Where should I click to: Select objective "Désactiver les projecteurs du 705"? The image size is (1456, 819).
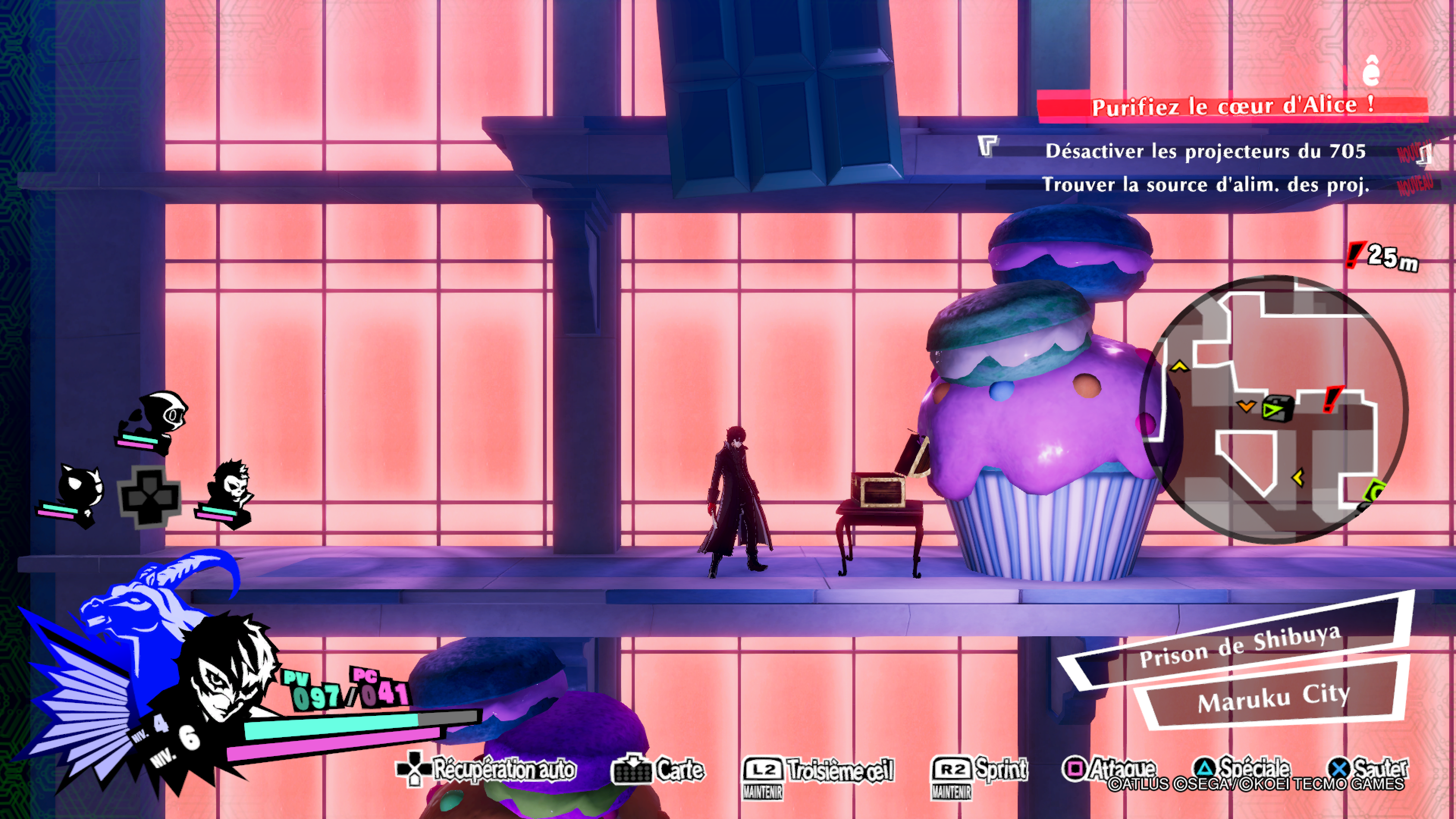click(x=1205, y=151)
